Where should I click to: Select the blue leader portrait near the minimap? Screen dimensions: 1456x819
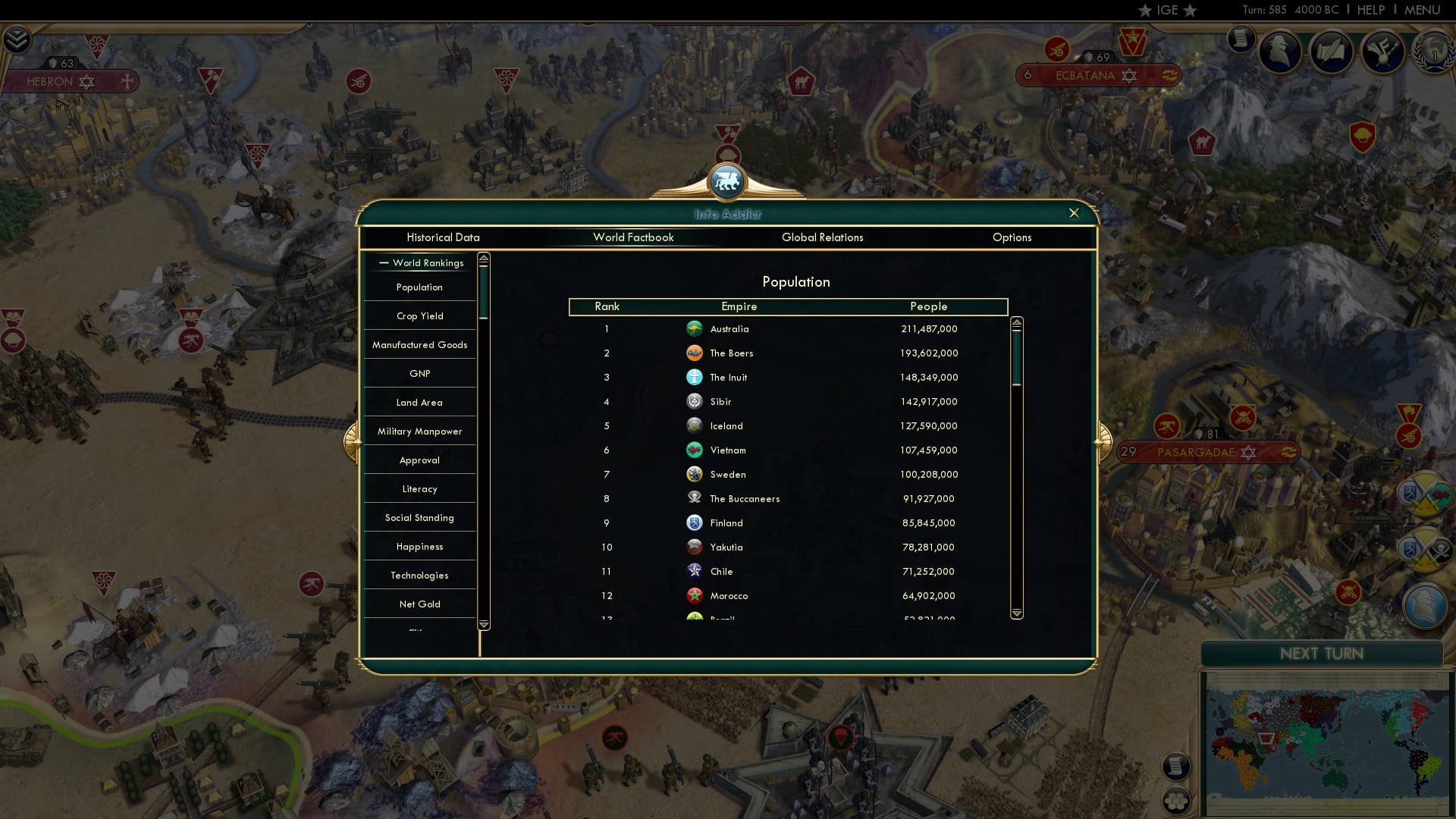point(1426,601)
